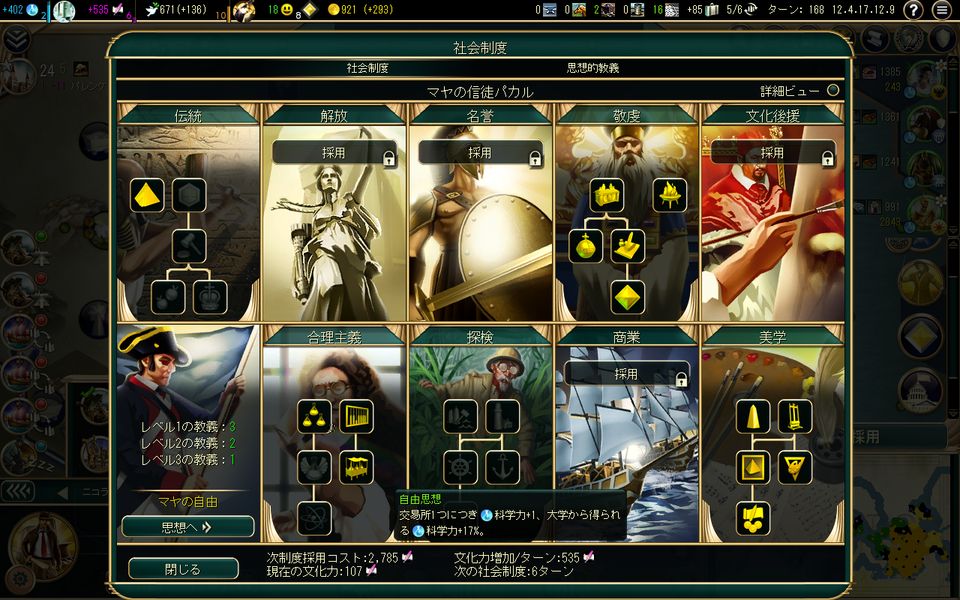Switch to the 思想的教義 tab

point(593,68)
